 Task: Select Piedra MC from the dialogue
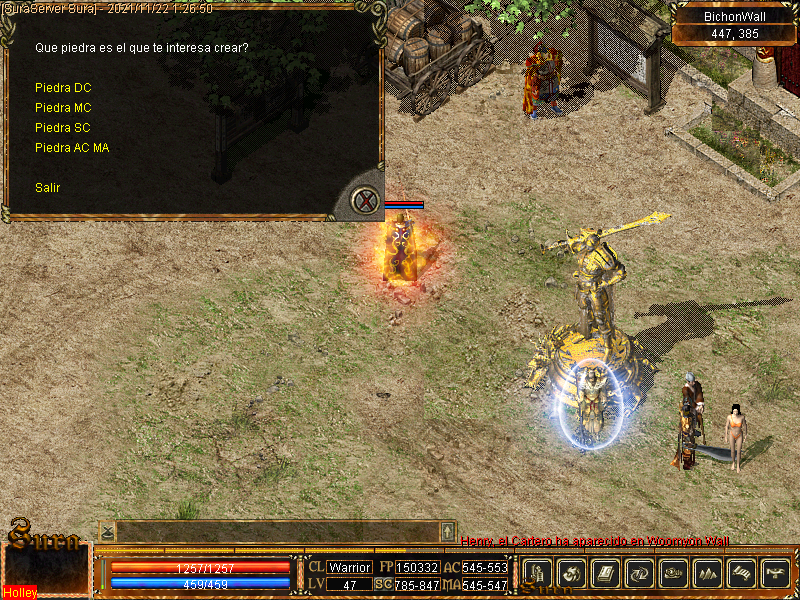pyautogui.click(x=63, y=108)
